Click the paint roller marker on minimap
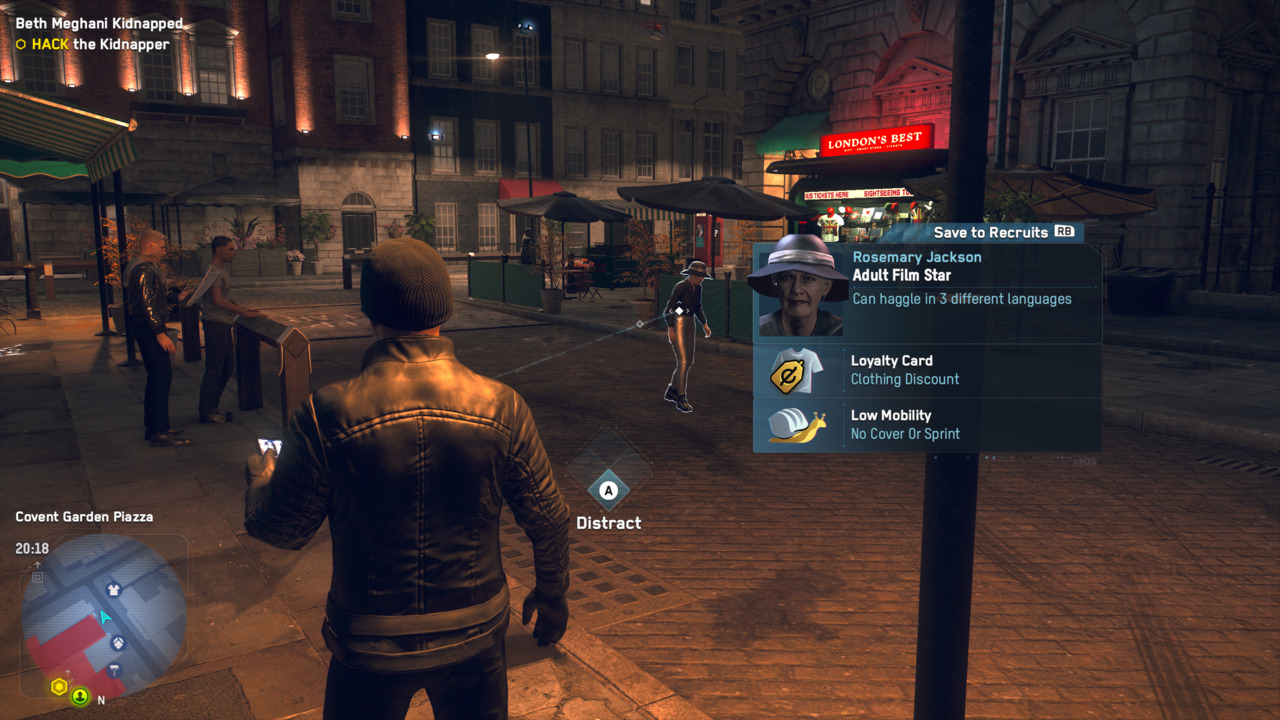 coord(115,670)
